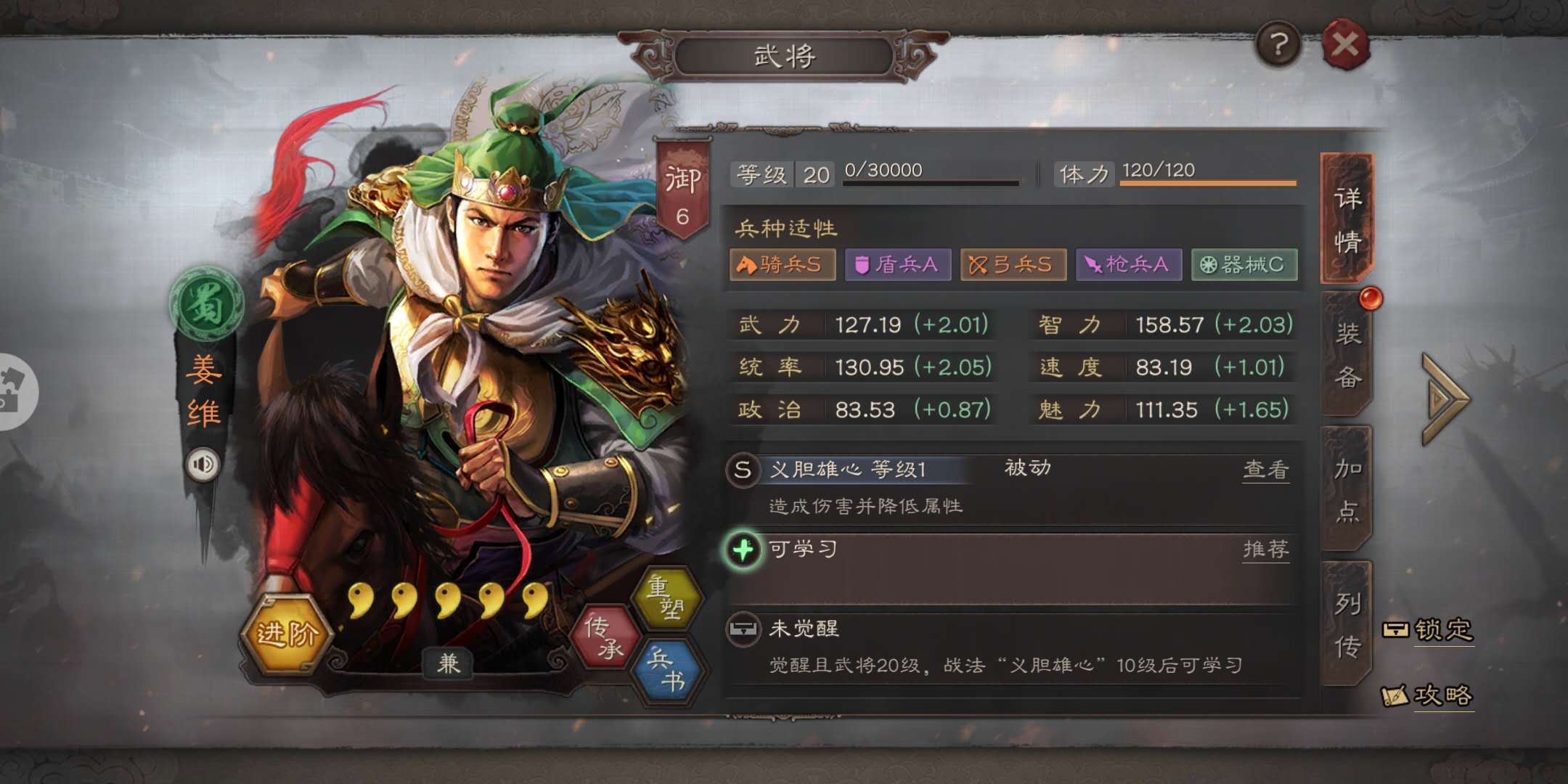Open the 兵书 hexagon button
The height and width of the screenshot is (784, 1568).
tap(666, 669)
